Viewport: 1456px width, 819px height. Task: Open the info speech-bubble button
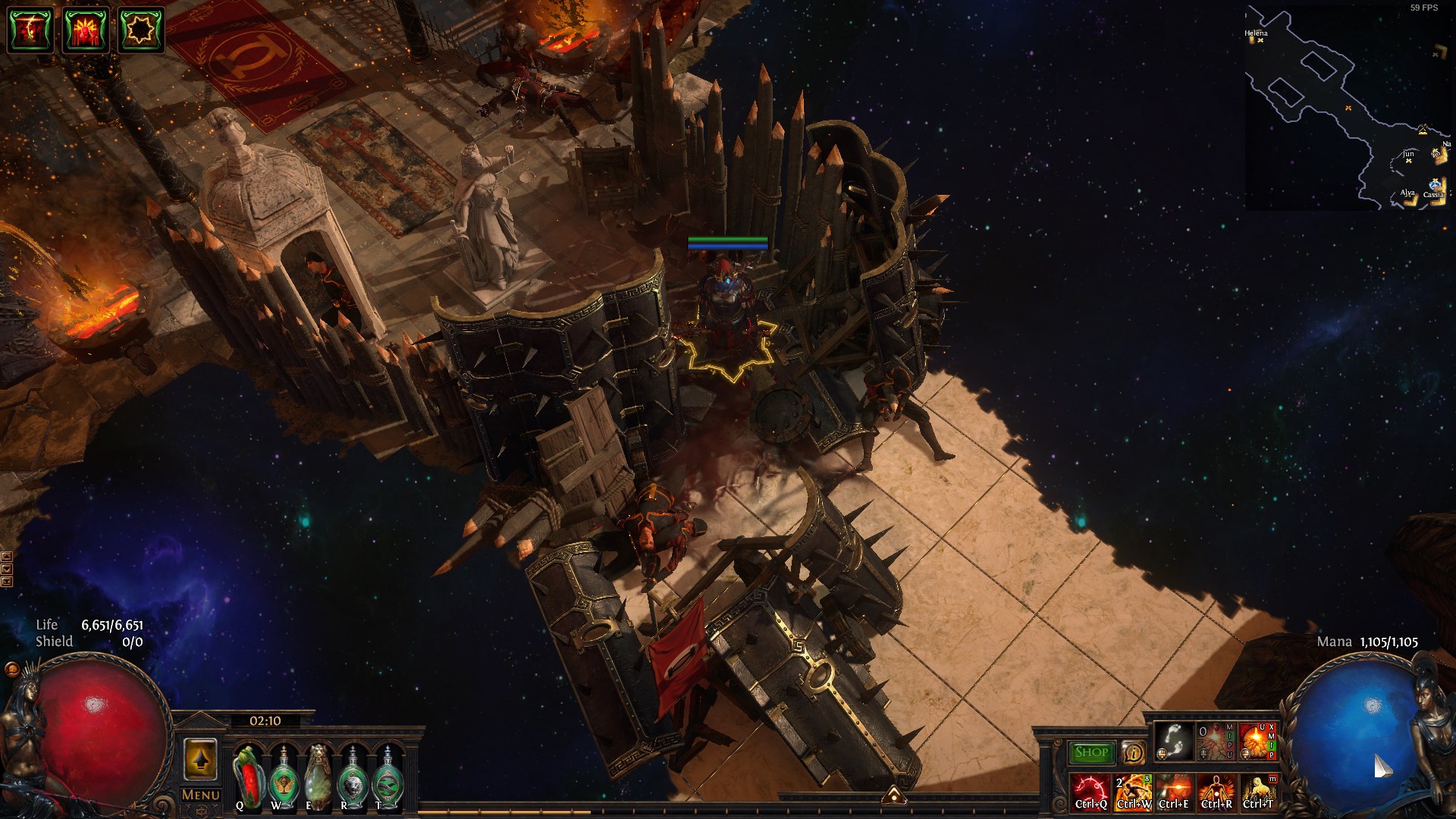pos(1134,752)
